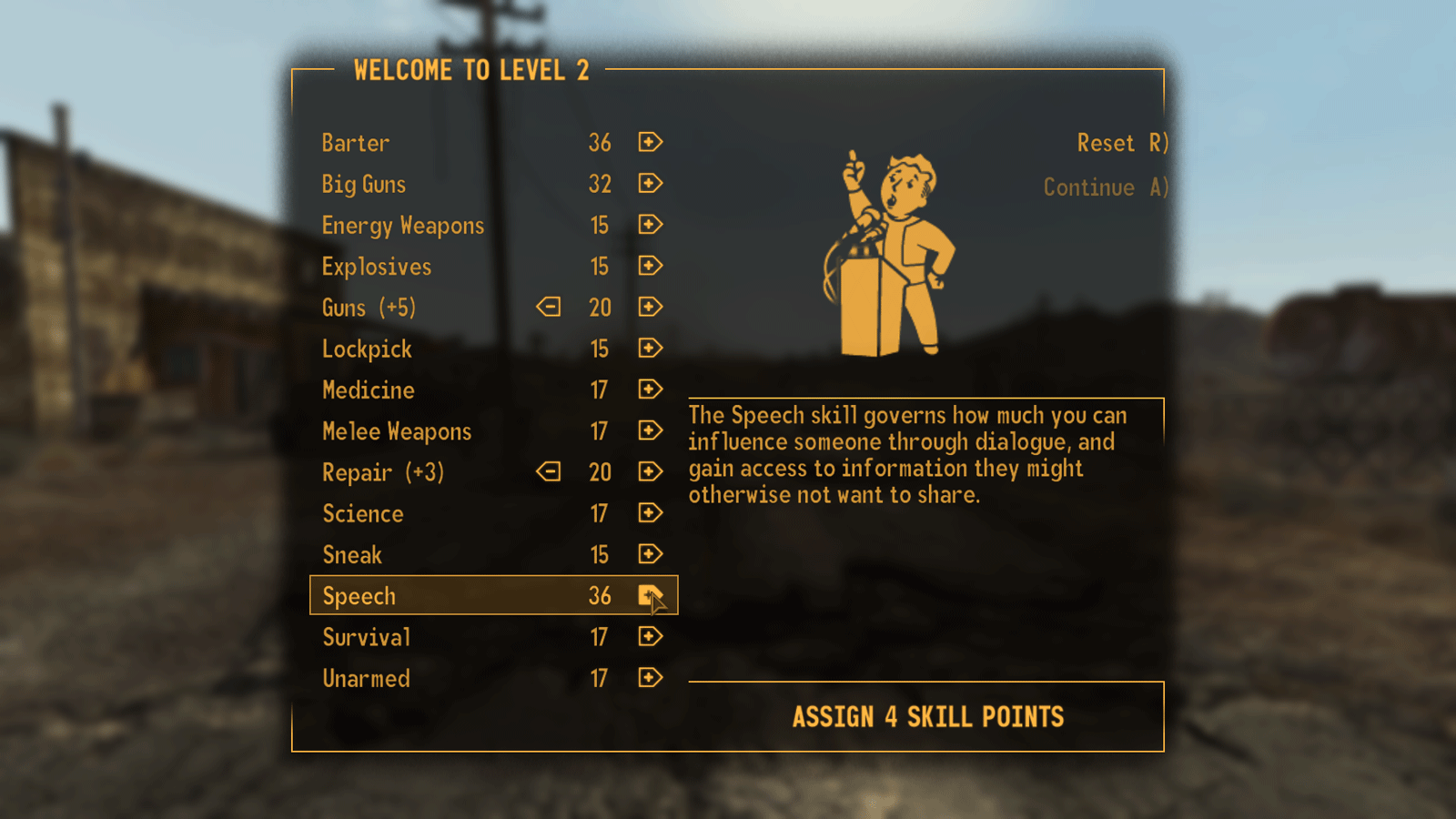Add a point to Medicine

pos(649,389)
